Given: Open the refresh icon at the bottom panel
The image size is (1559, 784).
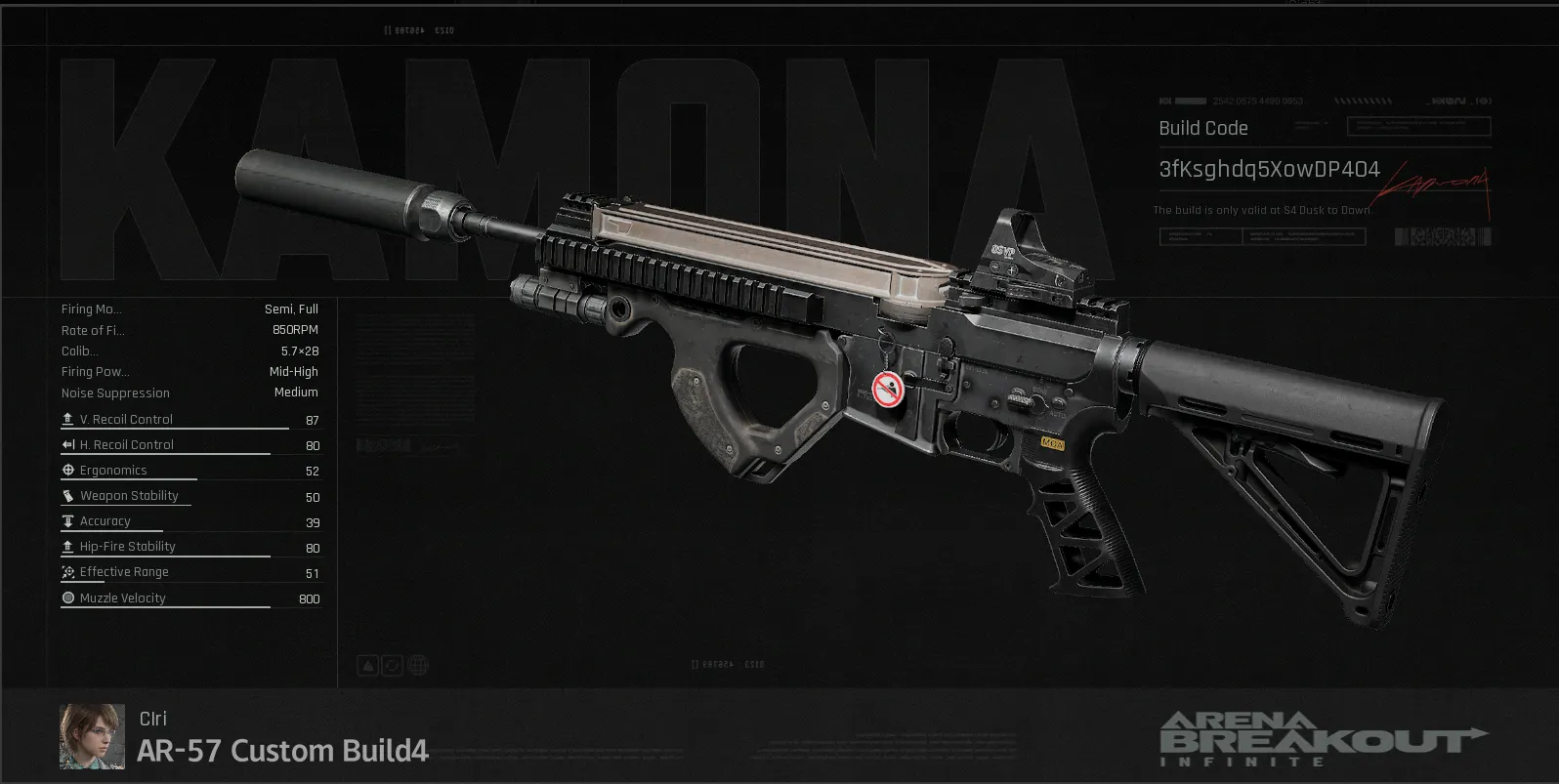Looking at the screenshot, I should pyautogui.click(x=392, y=665).
